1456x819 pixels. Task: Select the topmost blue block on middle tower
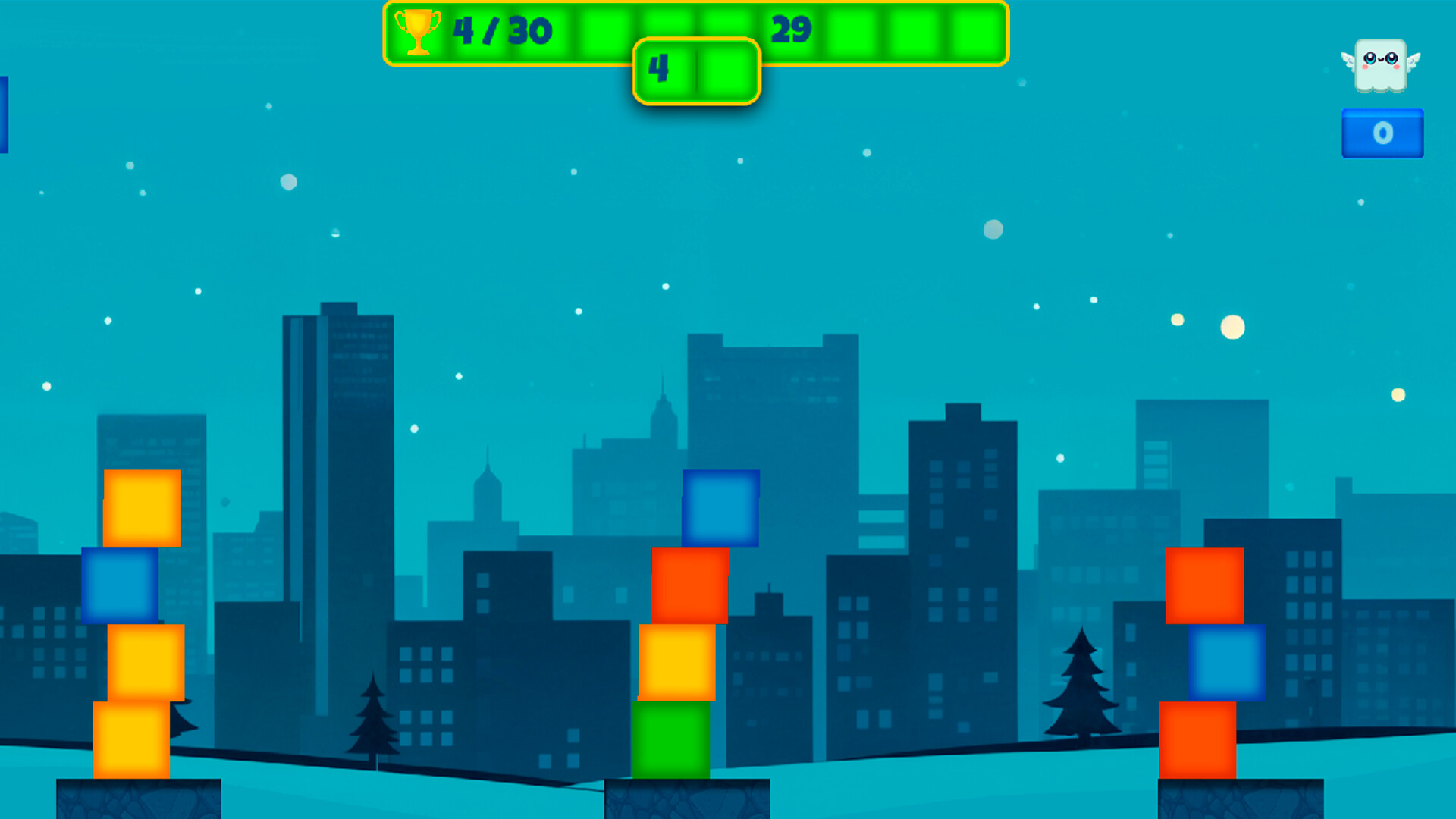point(719,508)
